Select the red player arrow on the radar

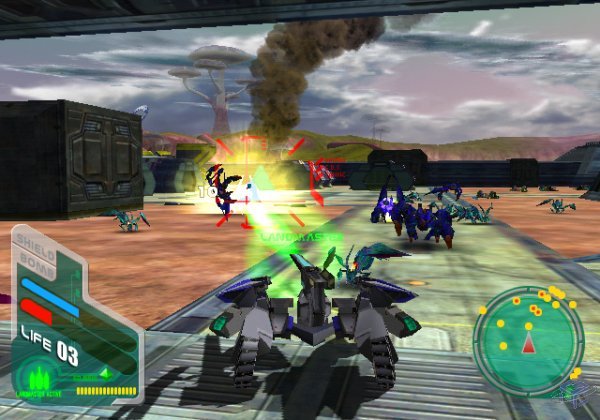tap(528, 345)
